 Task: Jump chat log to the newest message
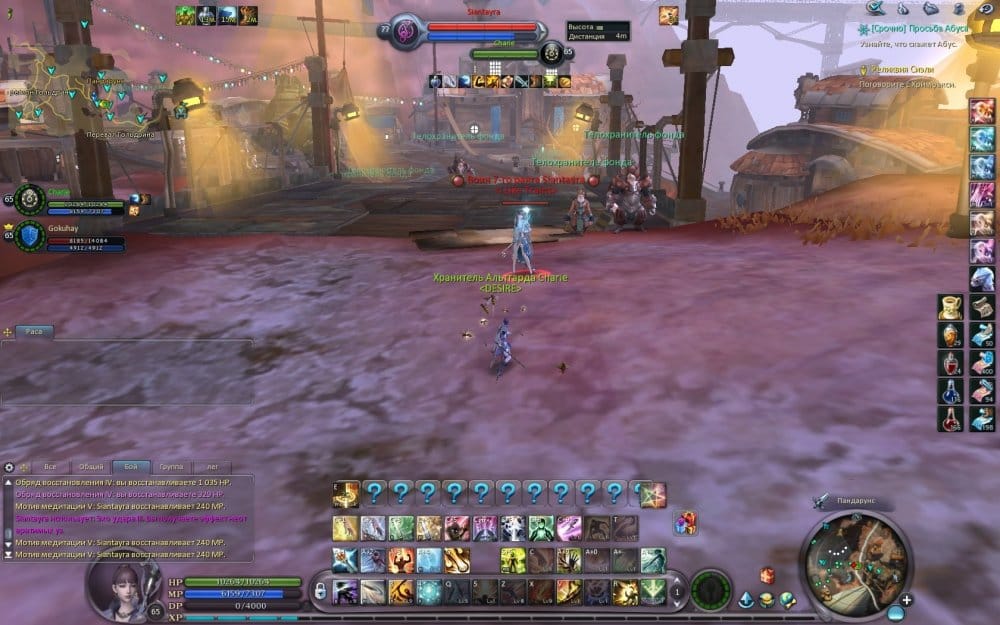(9, 555)
